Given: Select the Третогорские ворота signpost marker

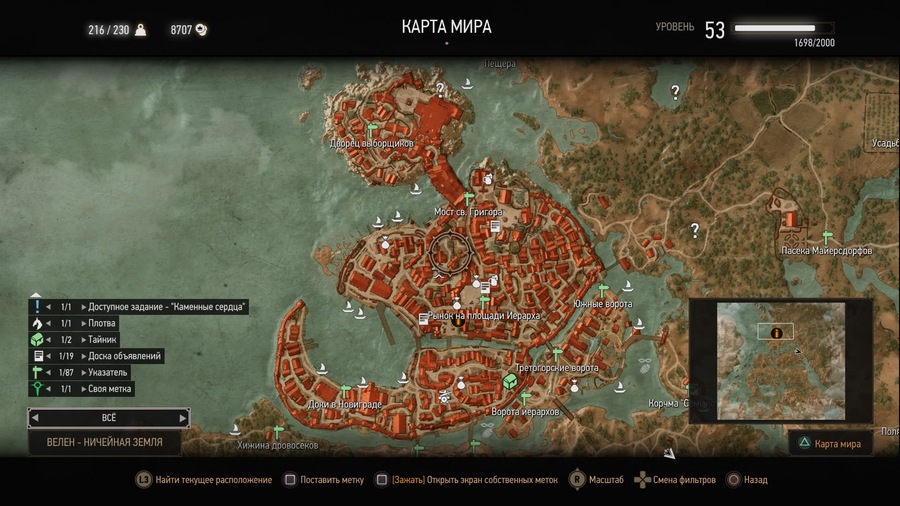Looking at the screenshot, I should 557,354.
